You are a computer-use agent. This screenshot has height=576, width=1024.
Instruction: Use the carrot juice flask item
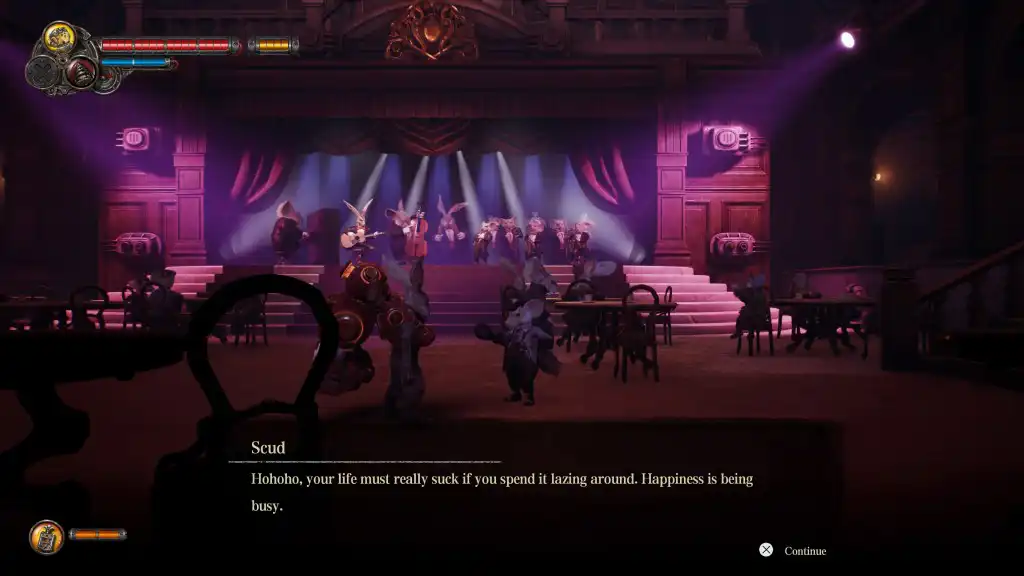[46, 537]
